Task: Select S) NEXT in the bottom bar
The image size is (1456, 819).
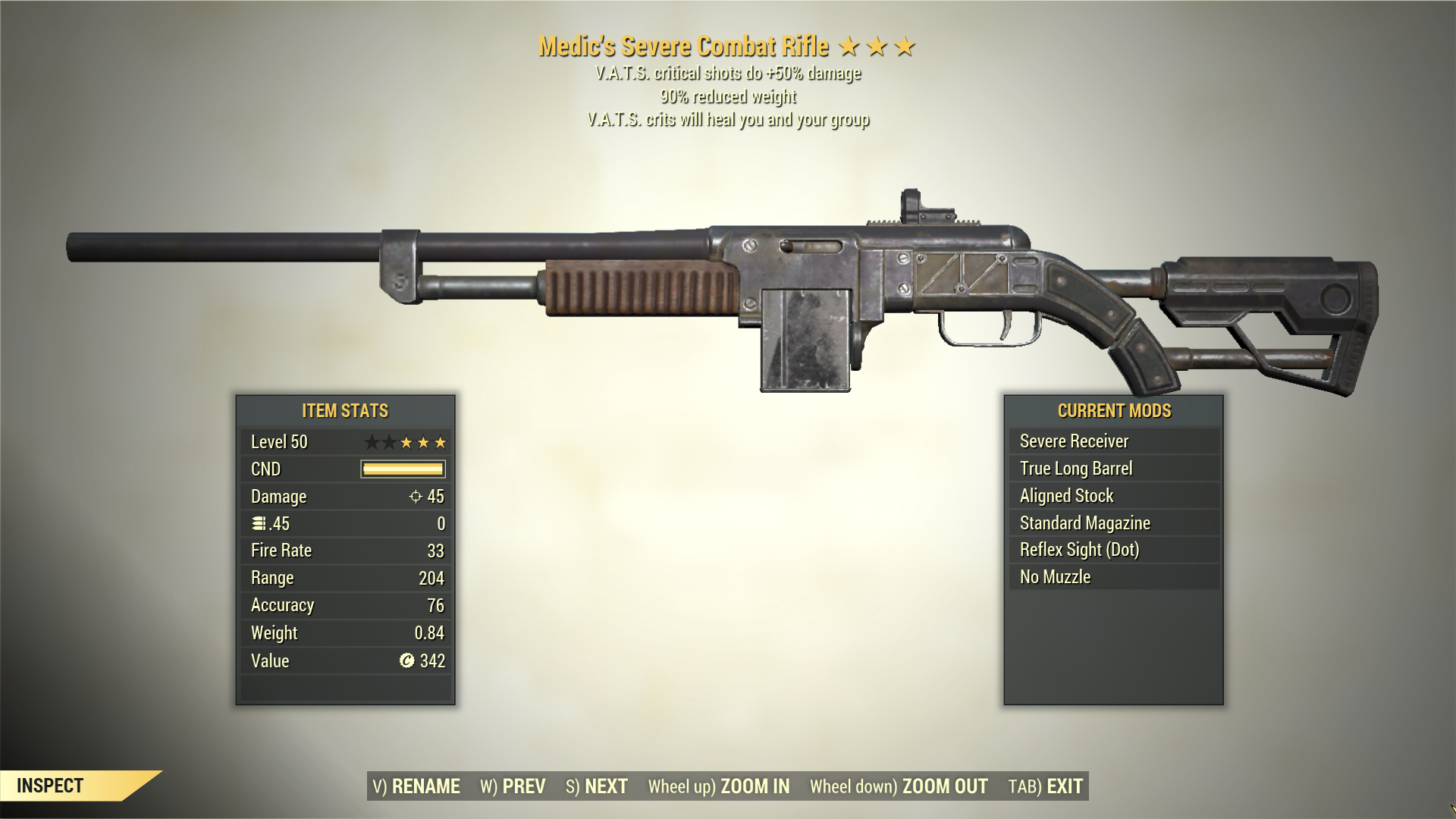Action: (x=598, y=786)
